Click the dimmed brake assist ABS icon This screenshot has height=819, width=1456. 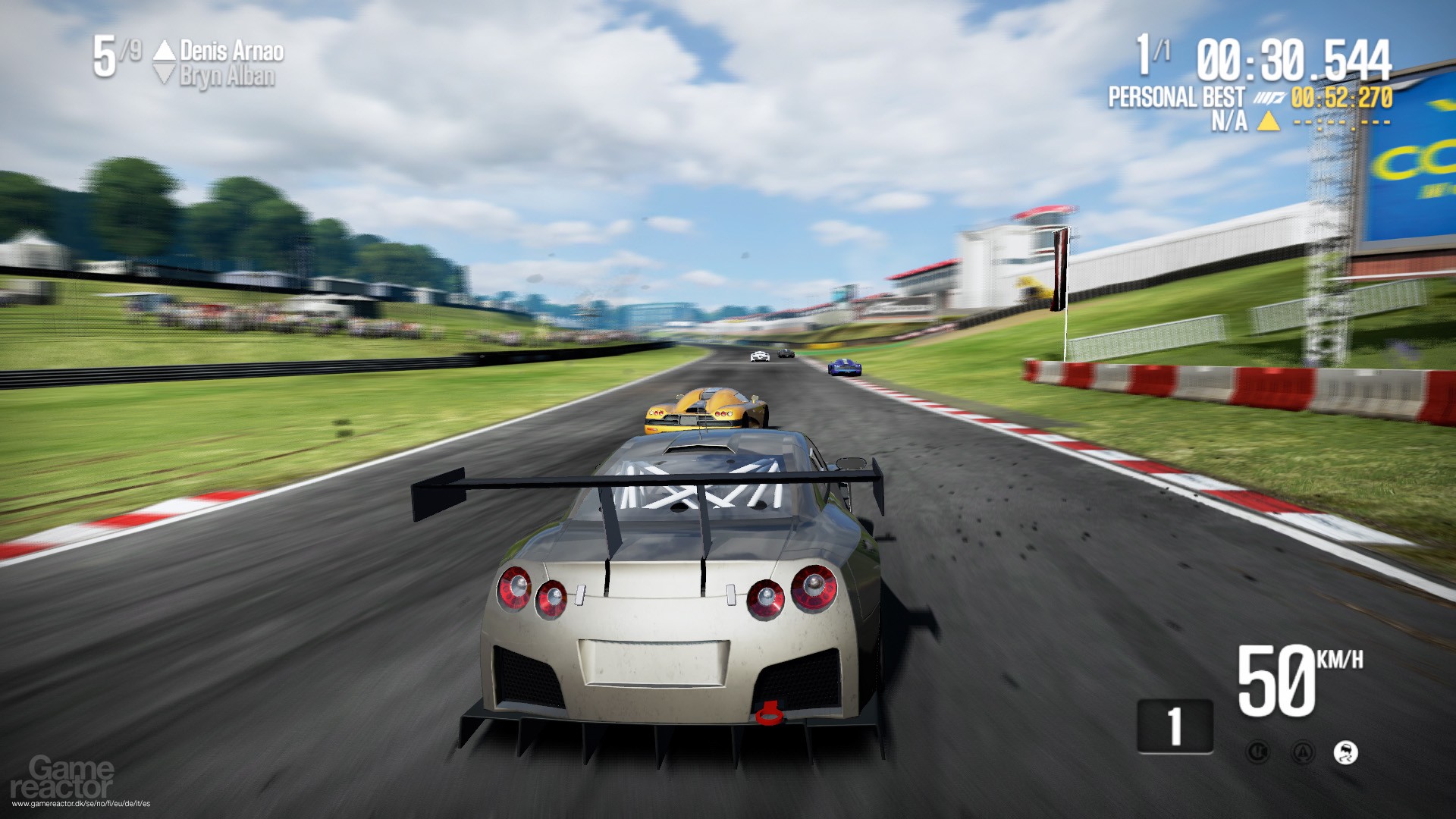pyautogui.click(x=1258, y=752)
